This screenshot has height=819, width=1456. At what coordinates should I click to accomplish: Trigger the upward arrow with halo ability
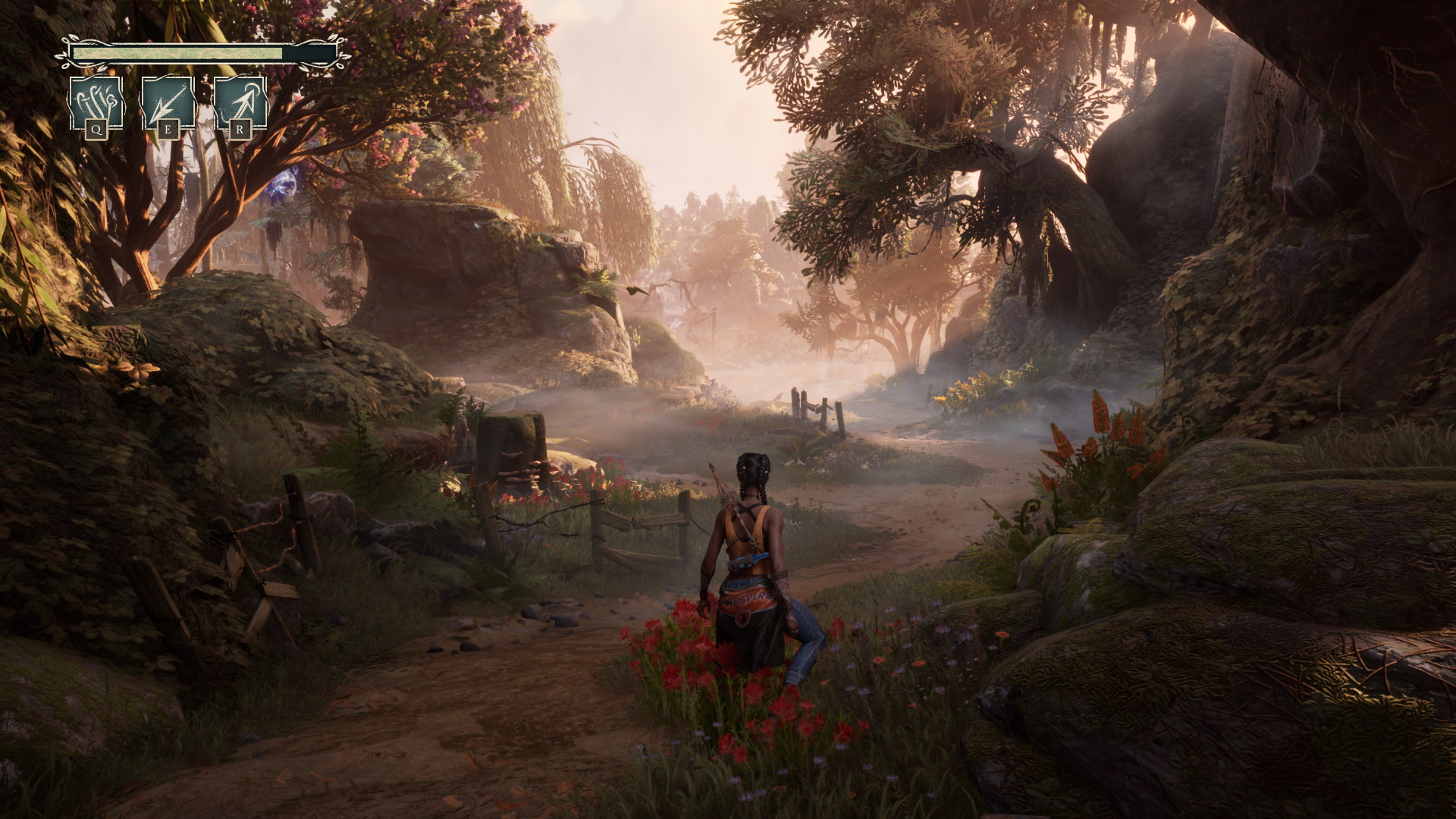pyautogui.click(x=240, y=103)
